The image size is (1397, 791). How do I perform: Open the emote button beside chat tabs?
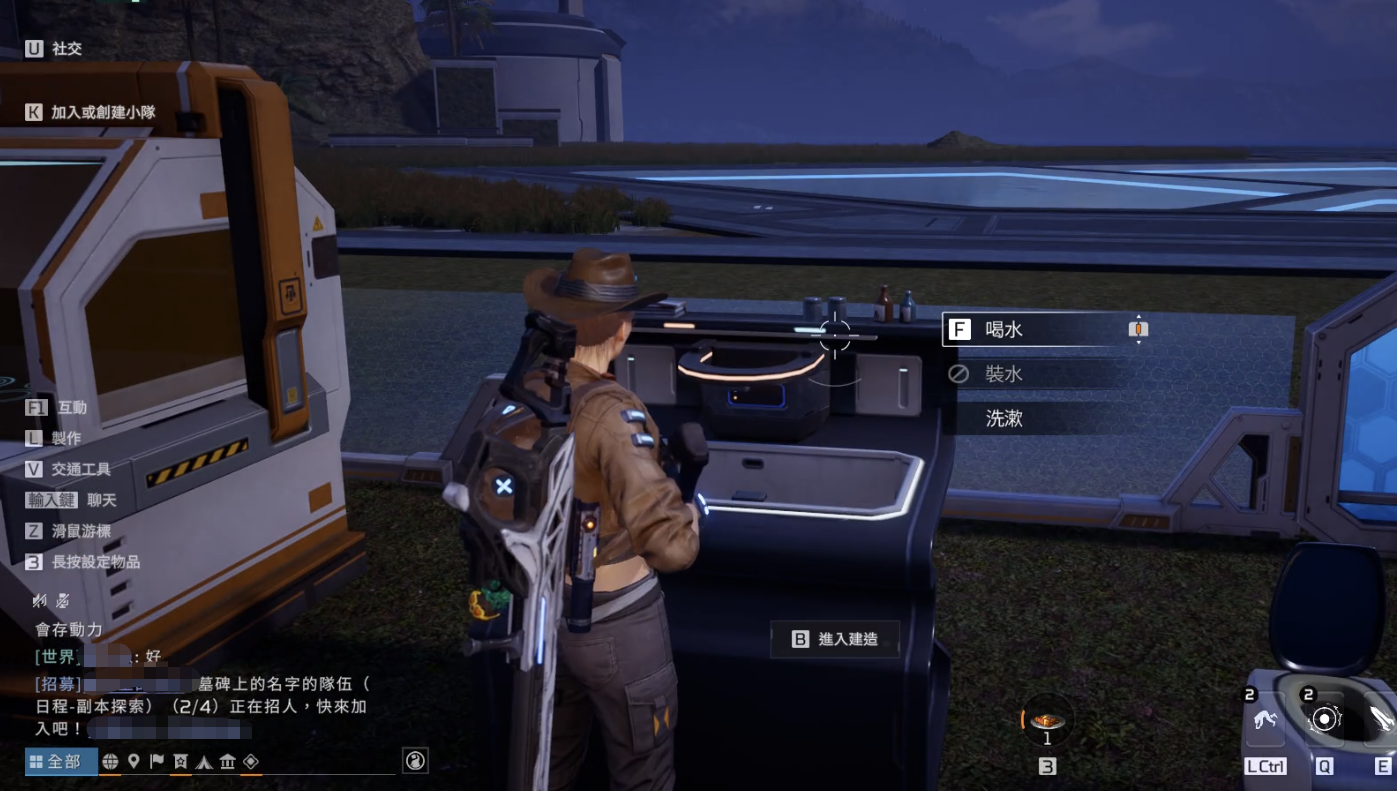pos(415,762)
